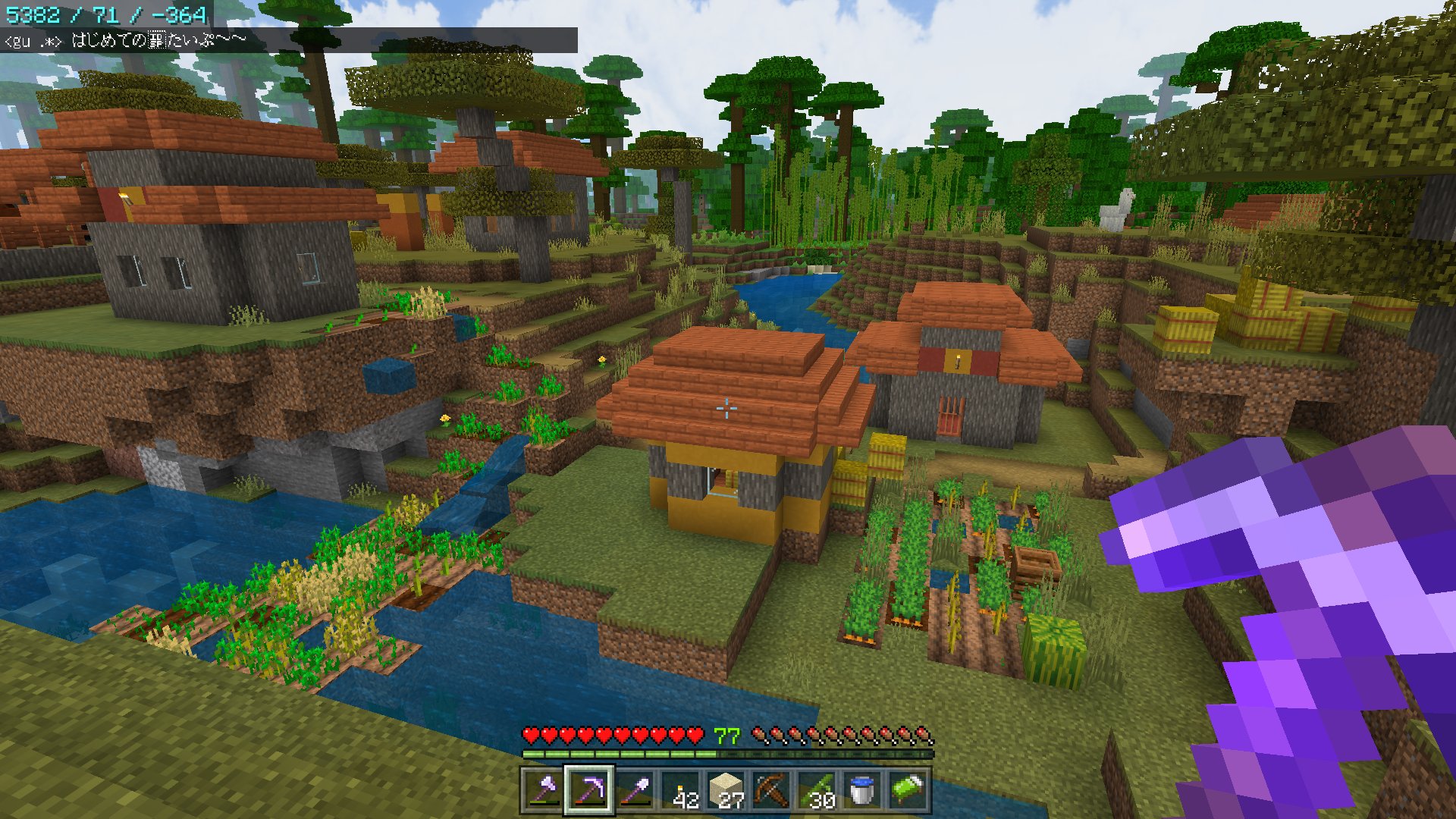
Task: Click the leftmost heart in the health bar
Action: click(531, 735)
